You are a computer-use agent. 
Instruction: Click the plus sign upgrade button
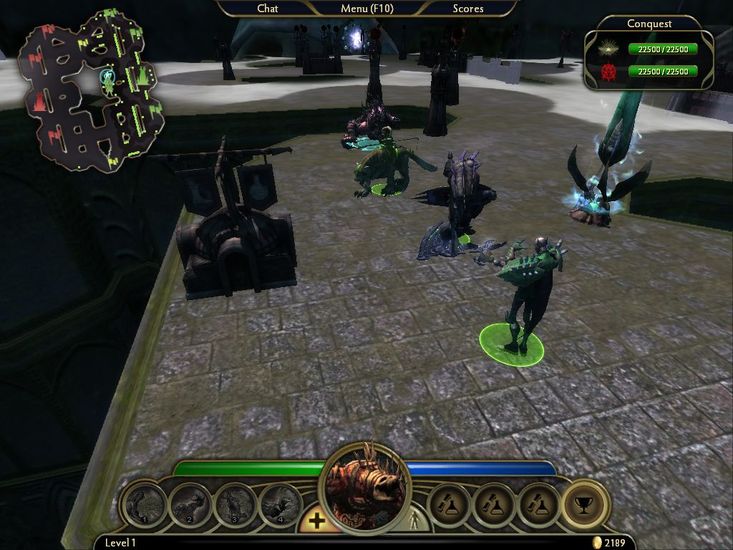(x=316, y=521)
